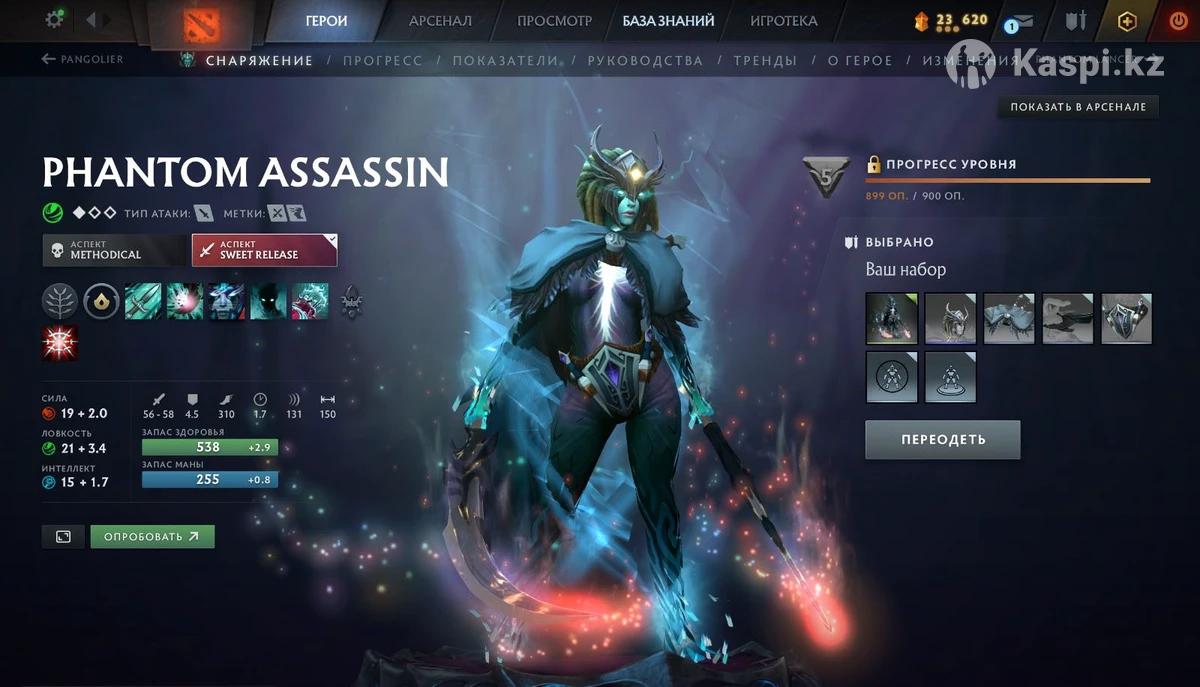The height and width of the screenshot is (687, 1200).
Task: Open БАЗА ЗНАНИЙ from the top bar
Action: (x=668, y=20)
